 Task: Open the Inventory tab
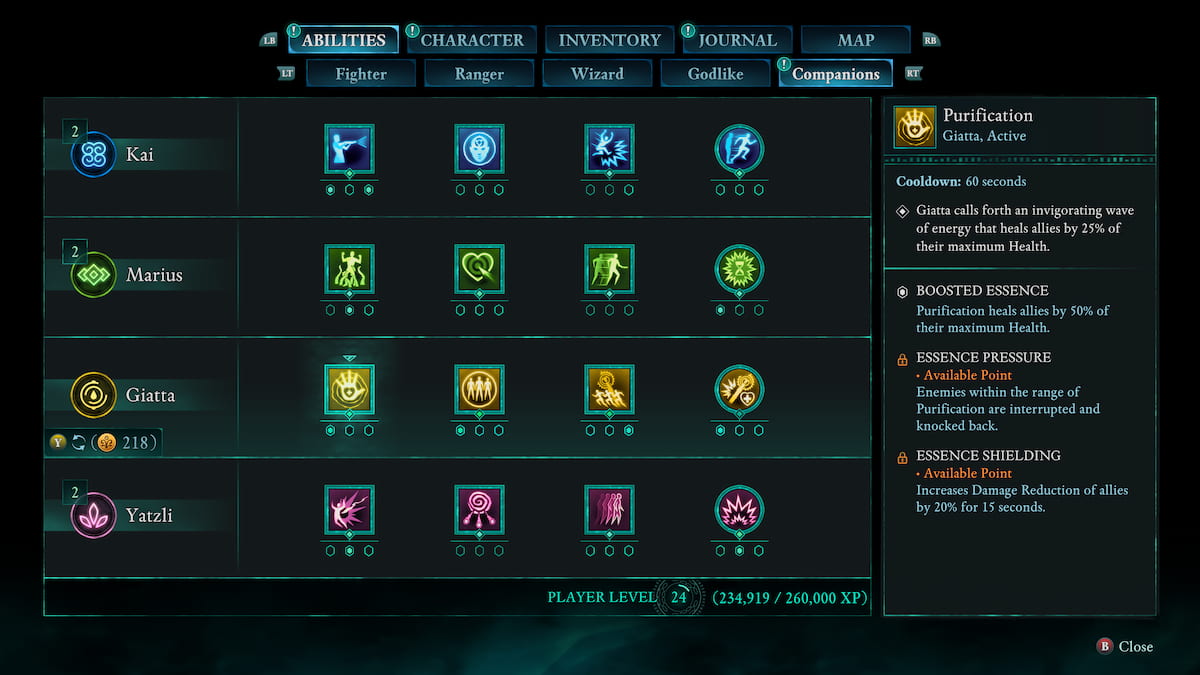(x=609, y=40)
